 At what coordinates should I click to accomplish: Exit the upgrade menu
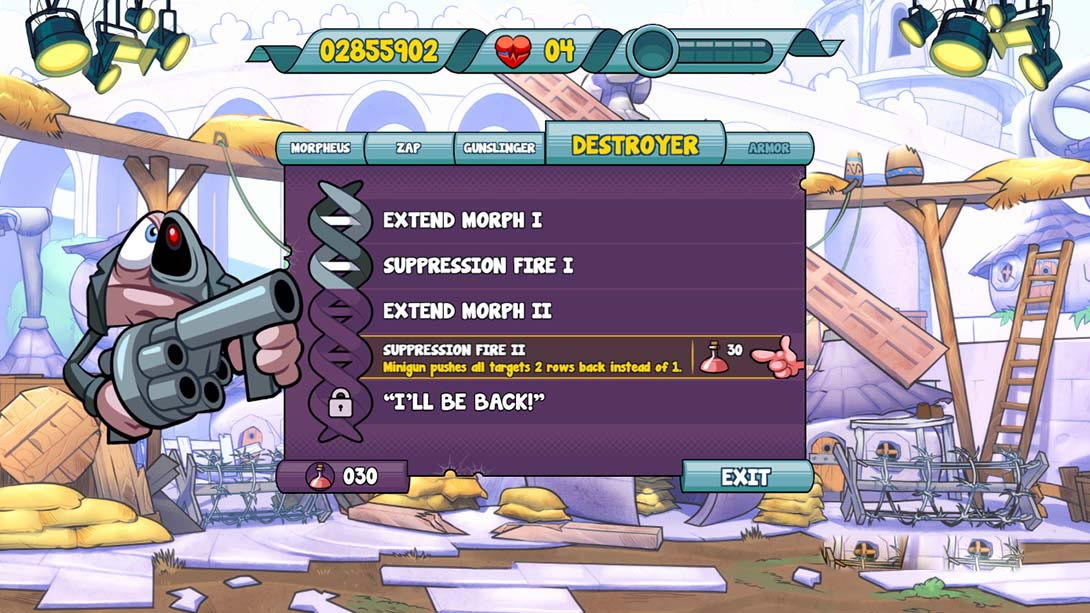click(746, 477)
